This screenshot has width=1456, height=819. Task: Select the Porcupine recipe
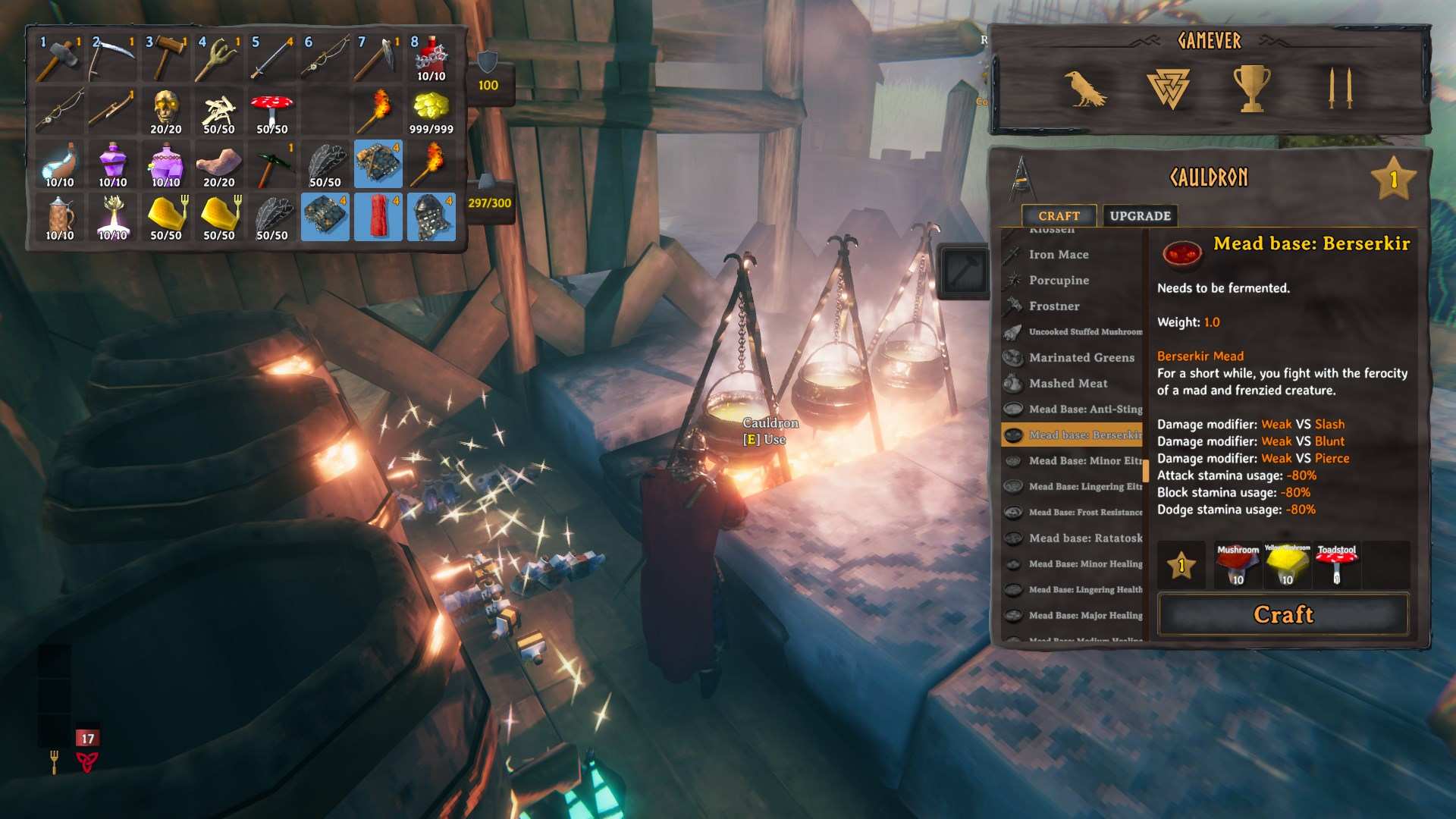[1059, 281]
